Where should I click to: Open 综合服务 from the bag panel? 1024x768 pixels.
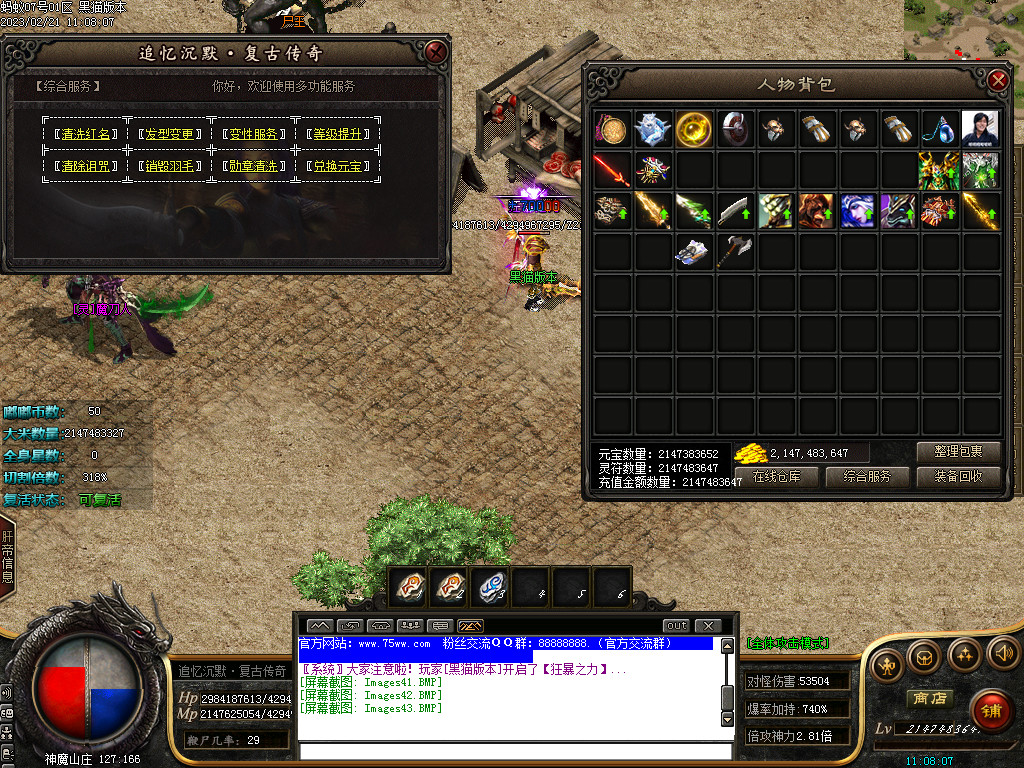click(868, 477)
